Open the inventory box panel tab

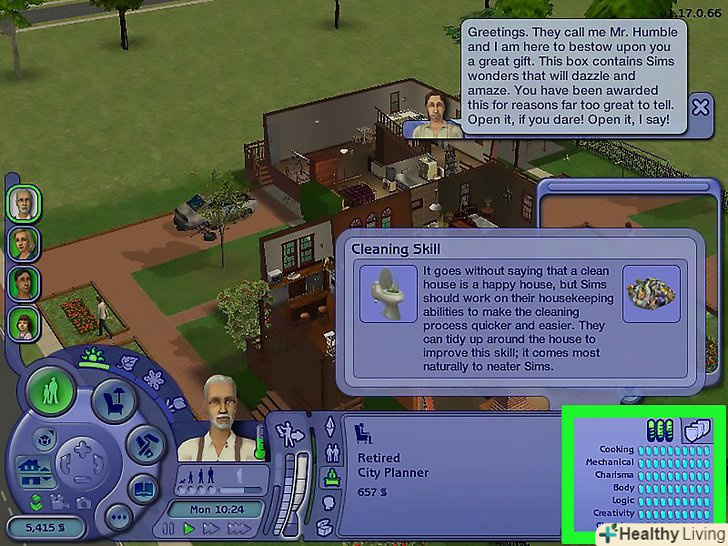click(327, 525)
